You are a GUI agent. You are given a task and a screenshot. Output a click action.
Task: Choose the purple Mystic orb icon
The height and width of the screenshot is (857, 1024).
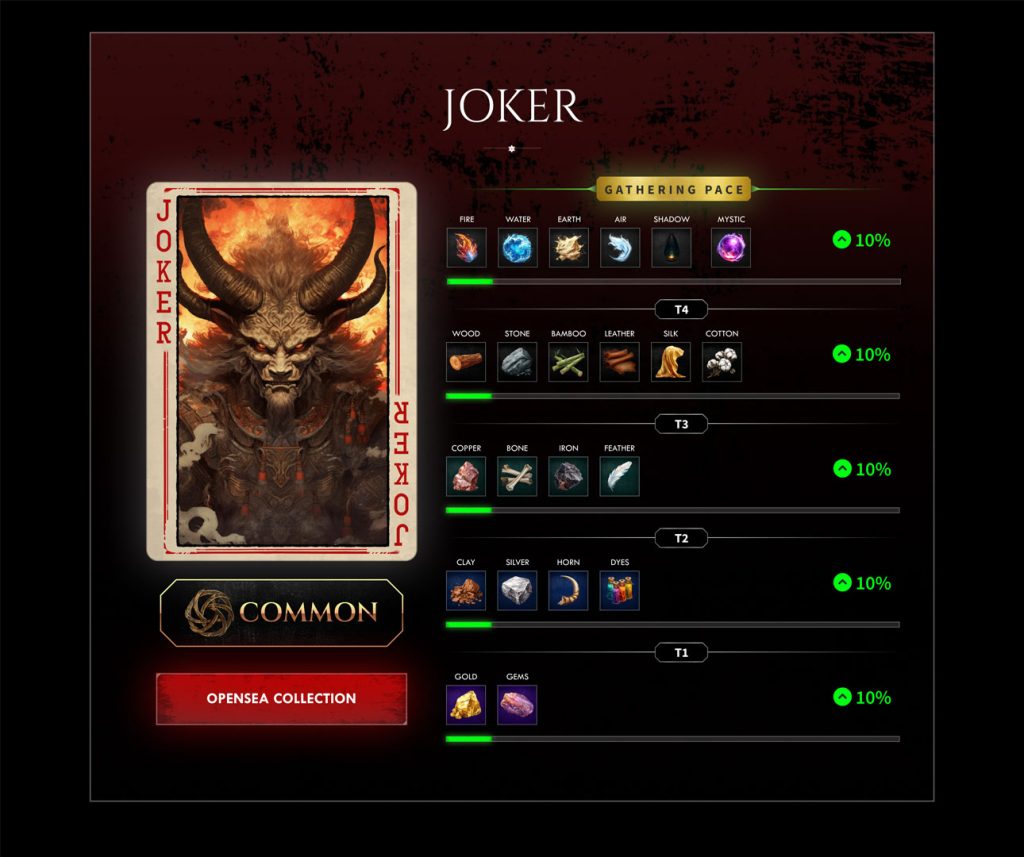click(731, 248)
